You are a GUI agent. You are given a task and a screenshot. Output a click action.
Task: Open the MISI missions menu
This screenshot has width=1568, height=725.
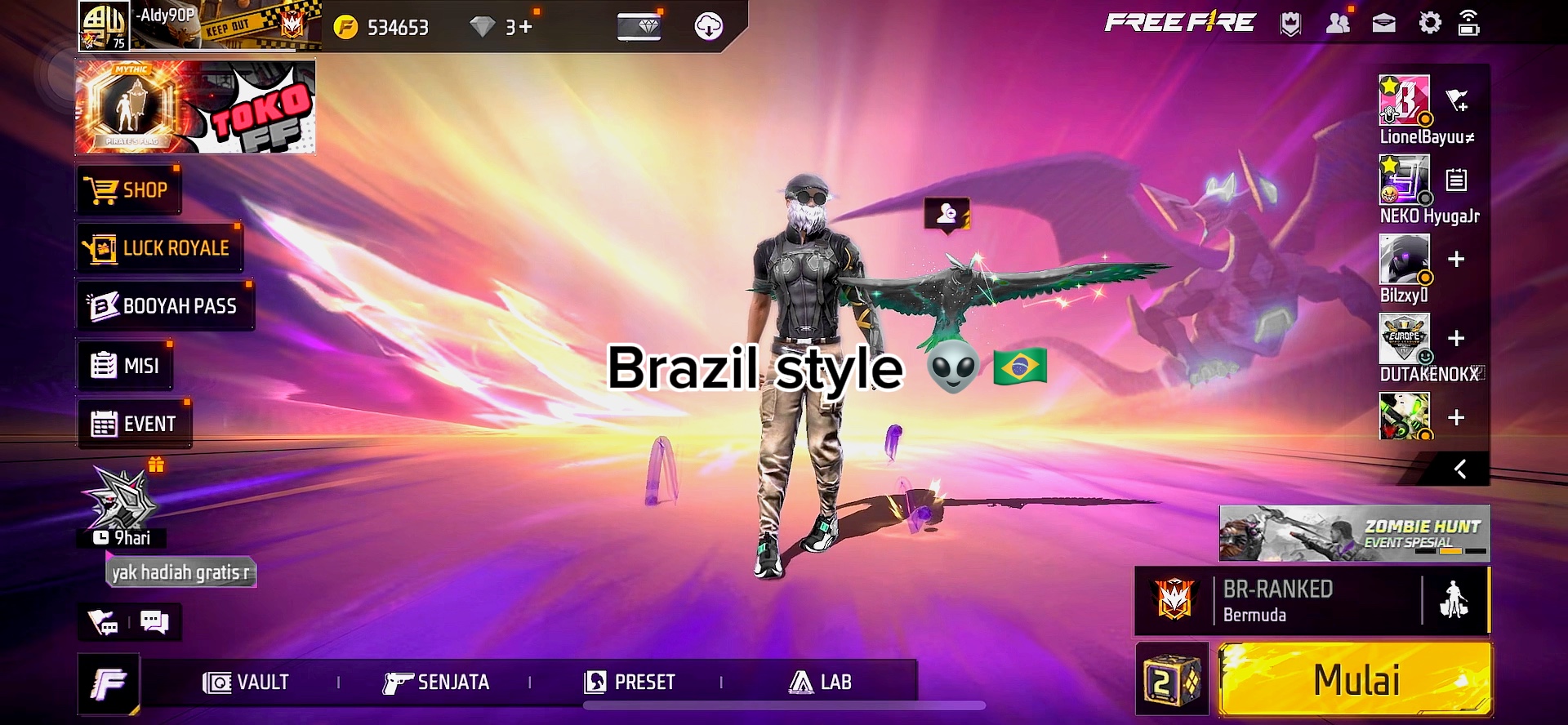point(126,366)
